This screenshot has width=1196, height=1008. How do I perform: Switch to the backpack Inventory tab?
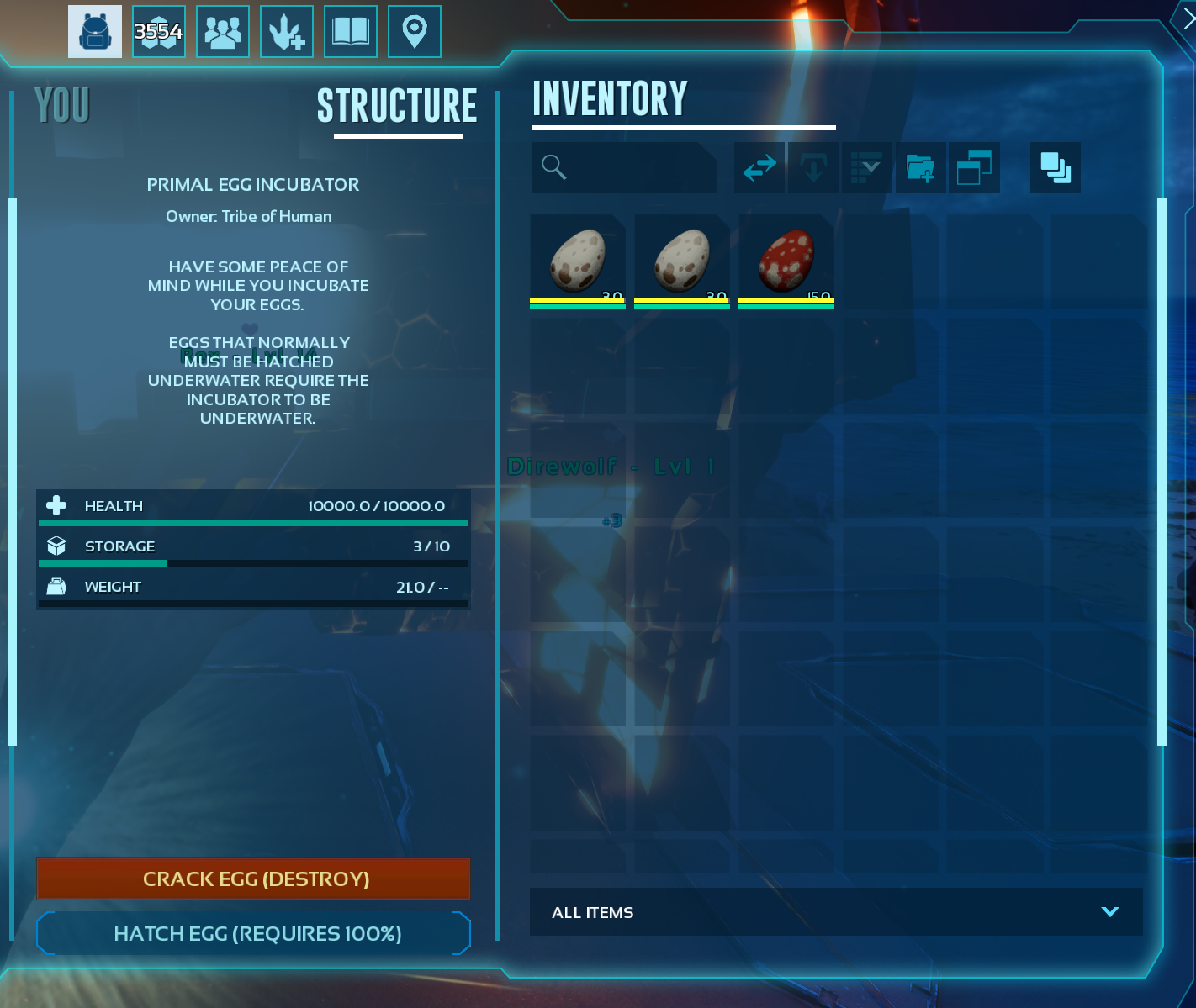[94, 31]
